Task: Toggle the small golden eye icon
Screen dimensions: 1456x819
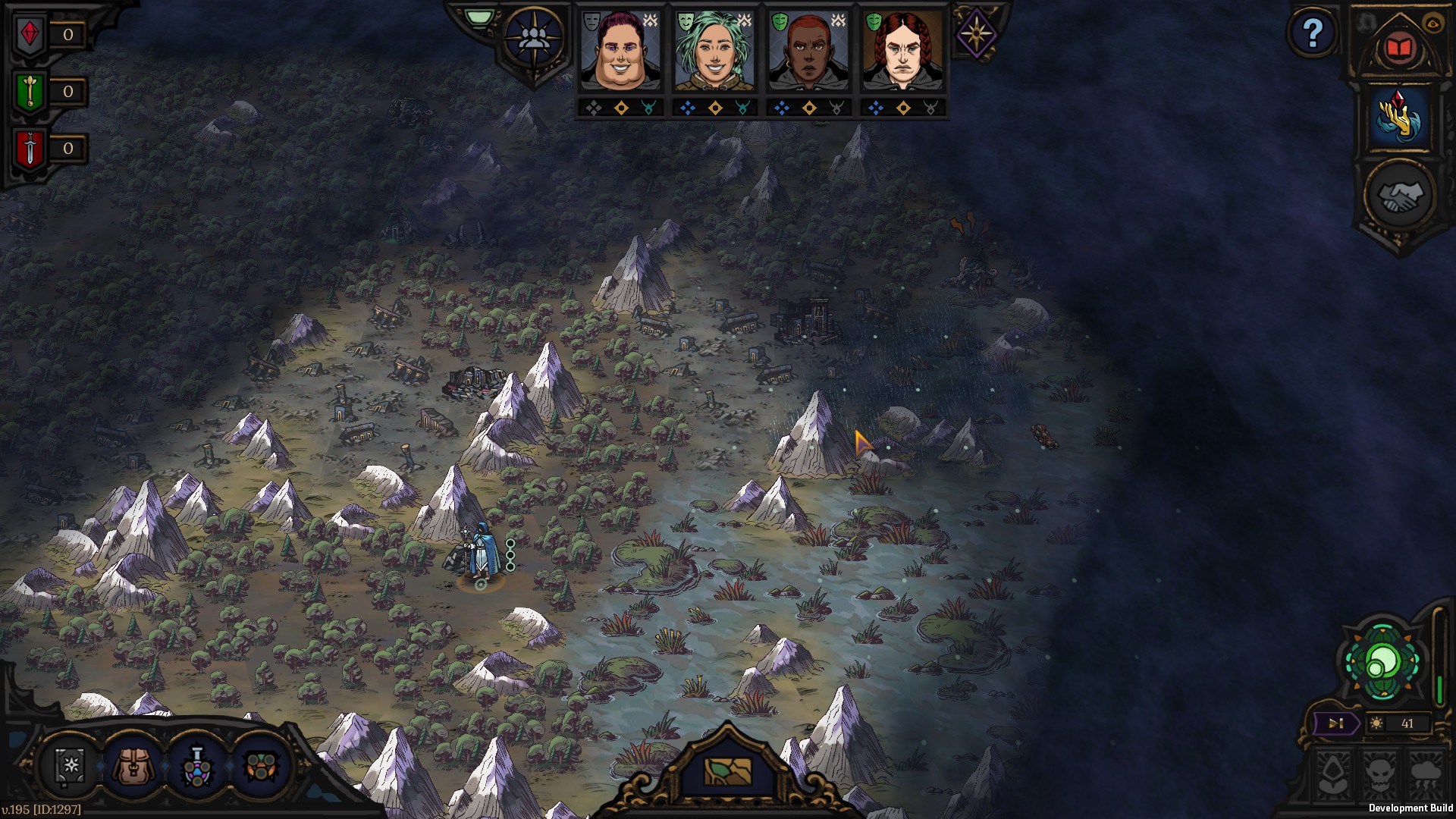Action: pos(1432,23)
